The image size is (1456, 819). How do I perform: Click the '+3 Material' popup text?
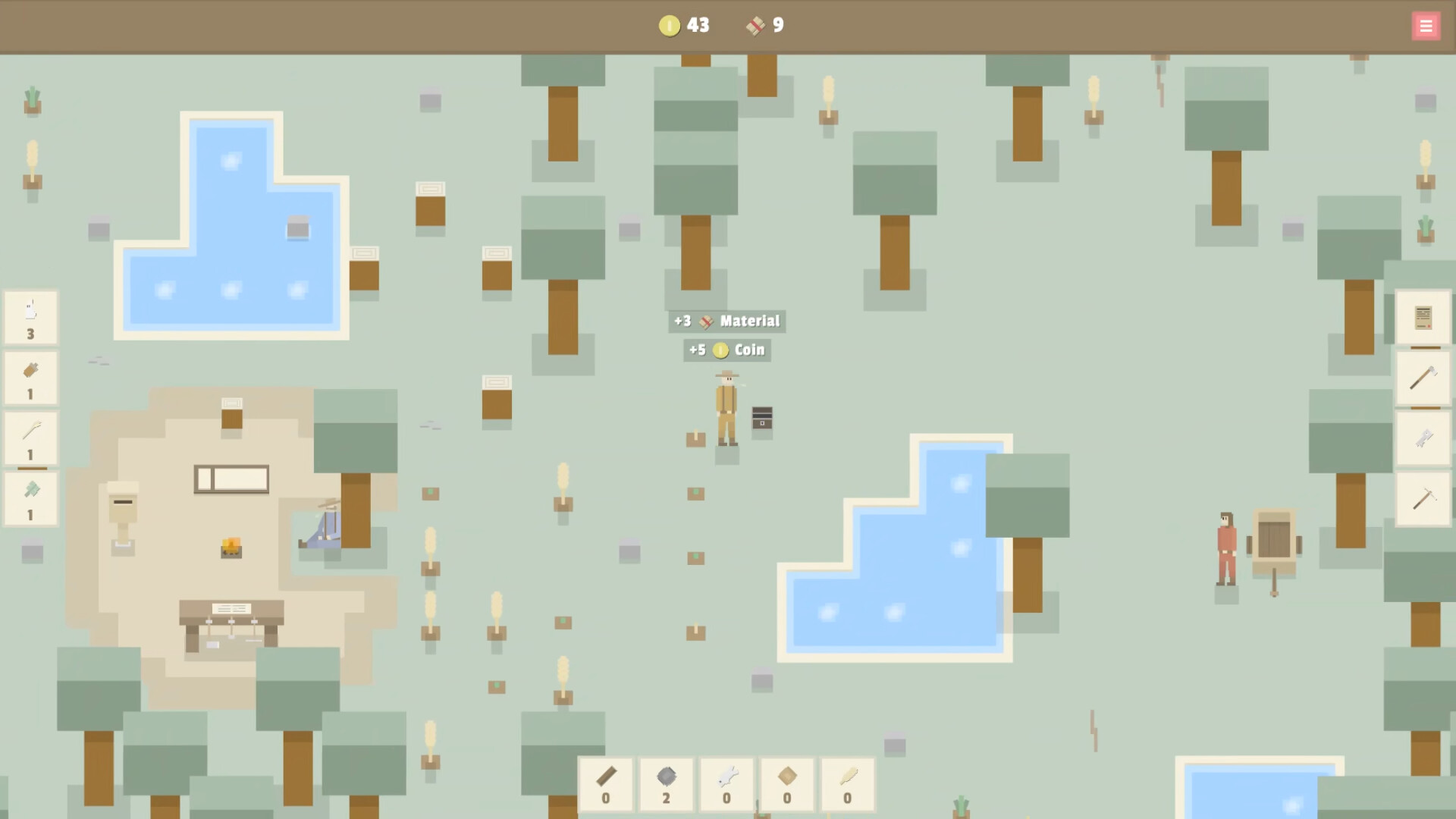[x=726, y=321]
